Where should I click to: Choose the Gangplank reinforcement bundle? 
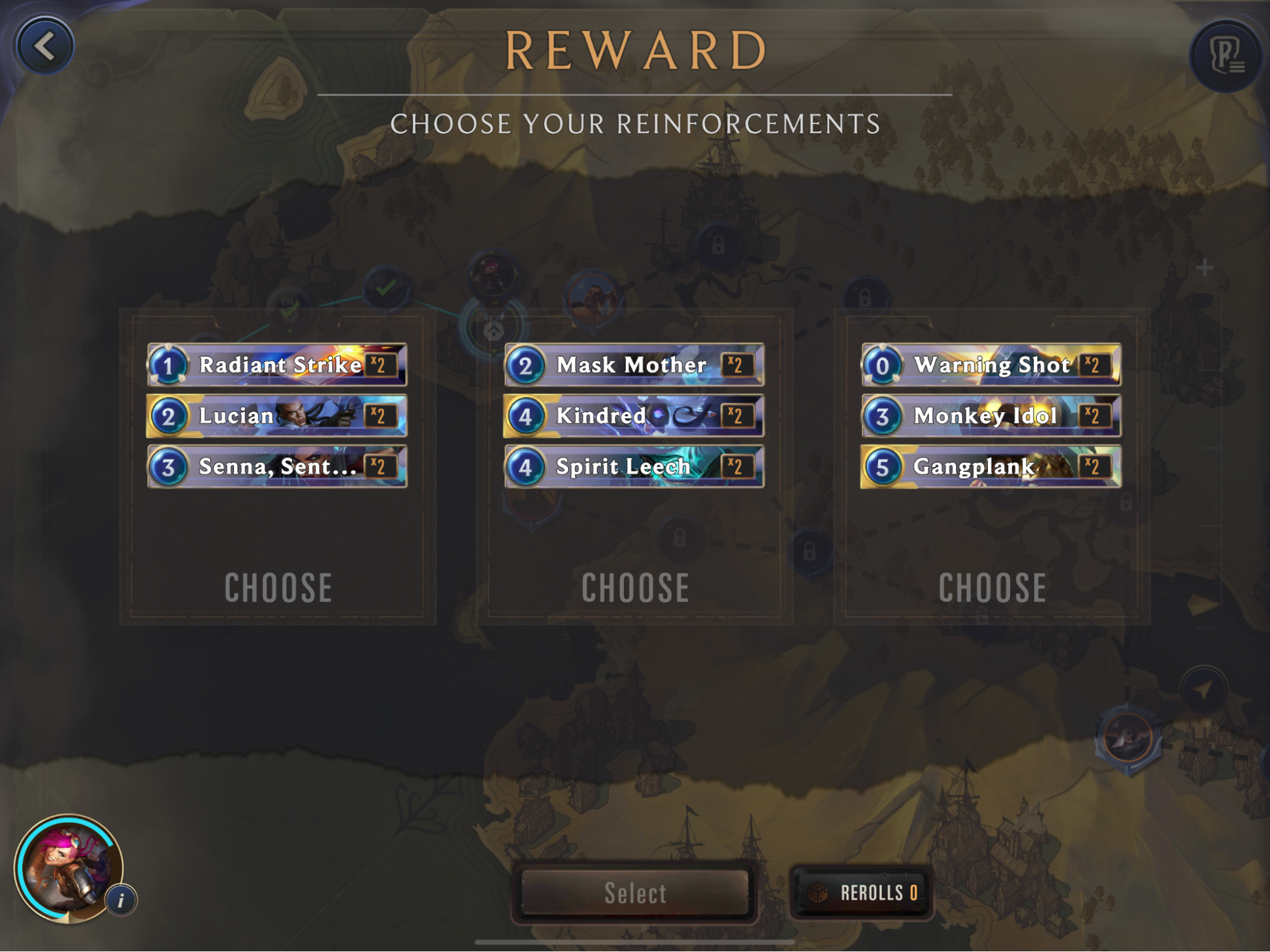(x=992, y=587)
